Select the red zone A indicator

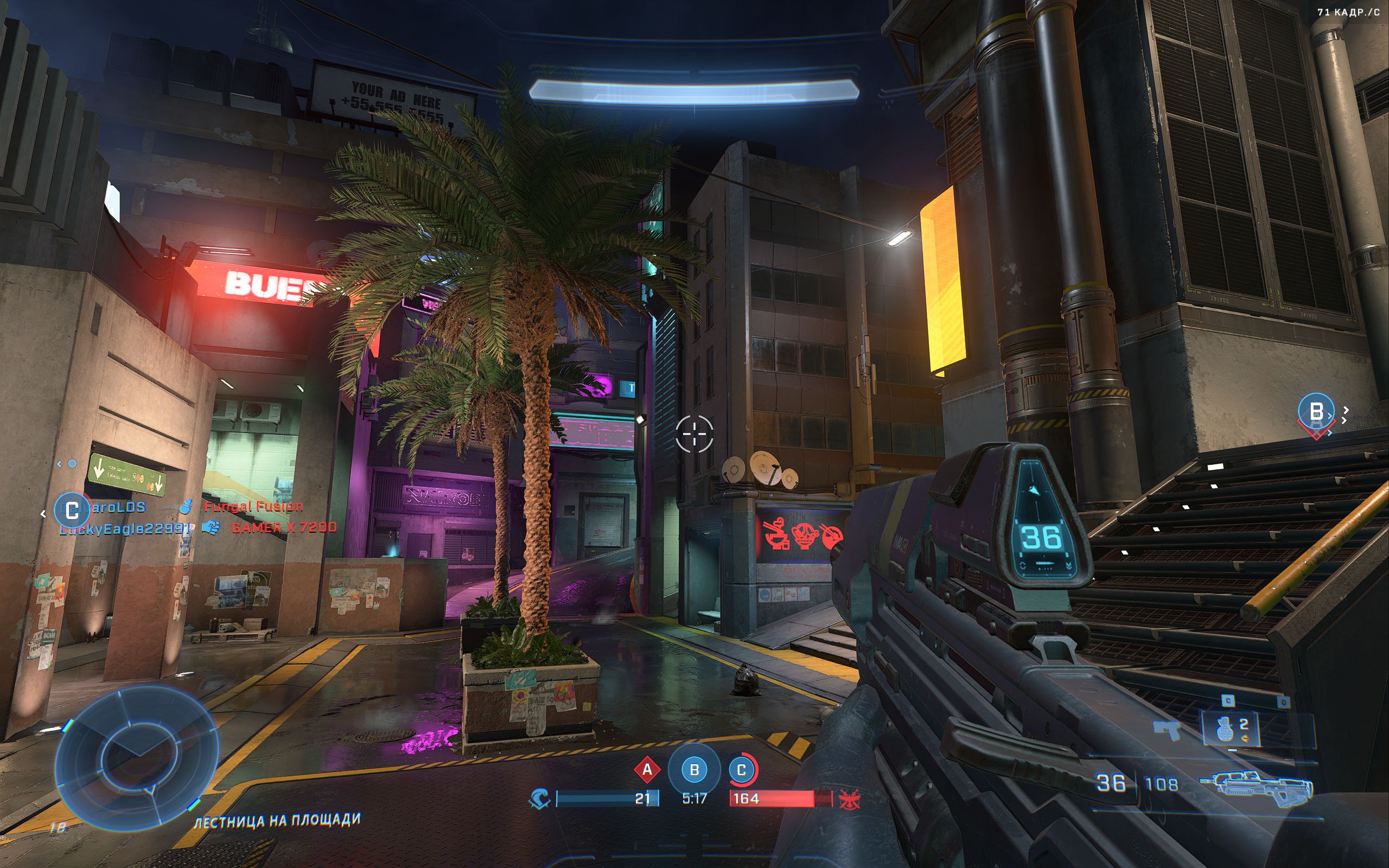647,770
